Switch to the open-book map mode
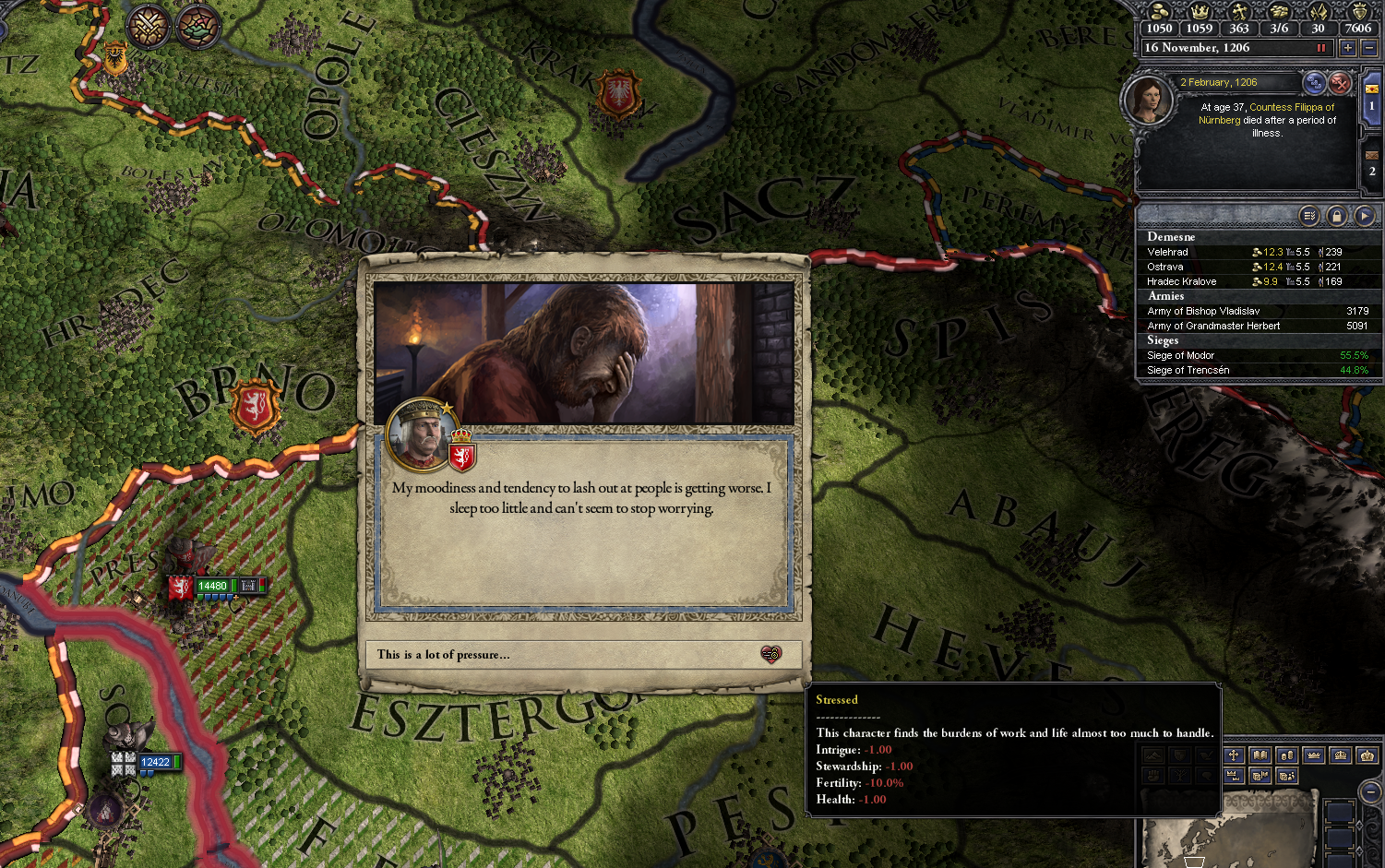1385x868 pixels. pyautogui.click(x=1260, y=755)
